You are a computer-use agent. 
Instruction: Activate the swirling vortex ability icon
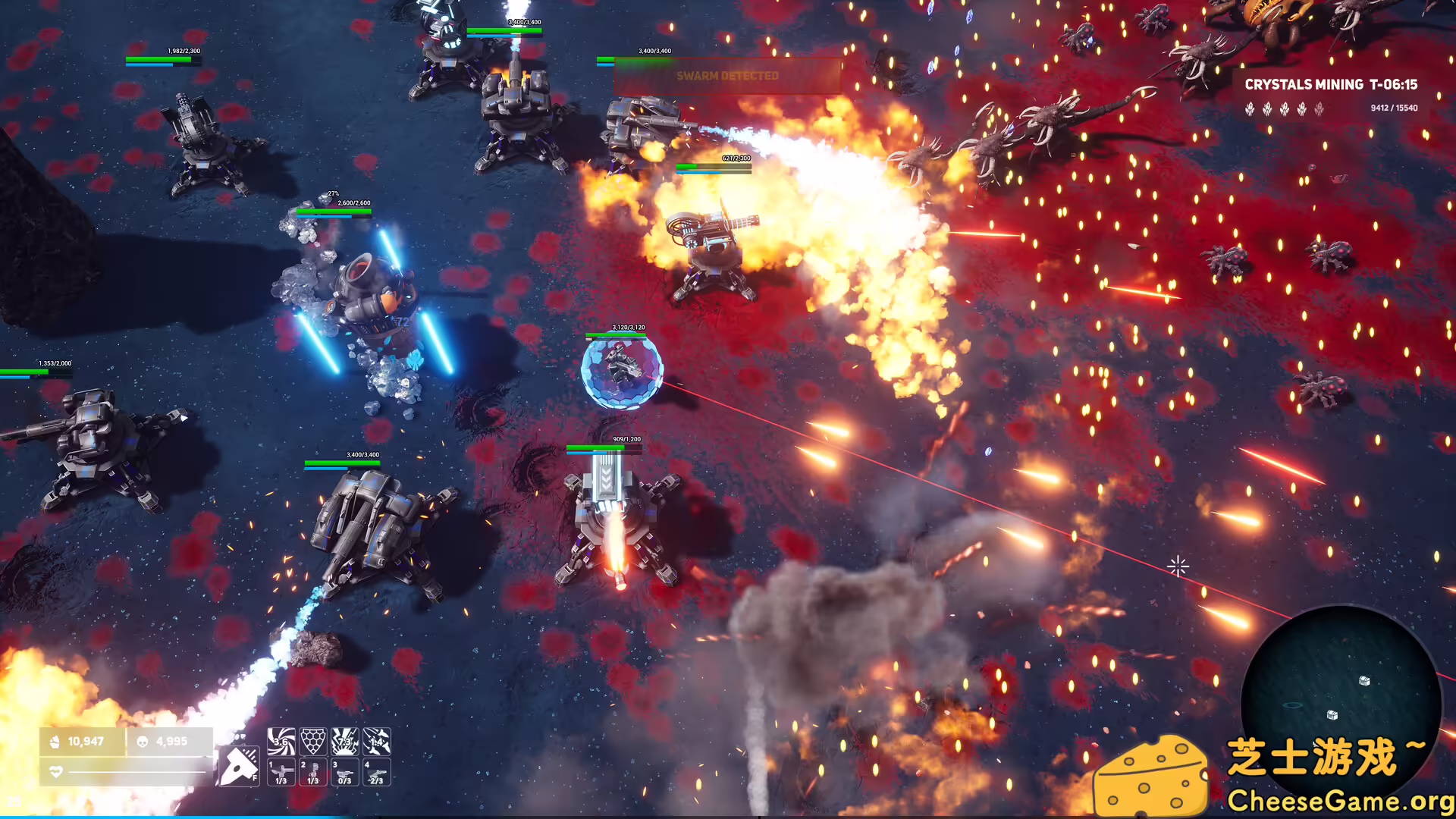[281, 741]
